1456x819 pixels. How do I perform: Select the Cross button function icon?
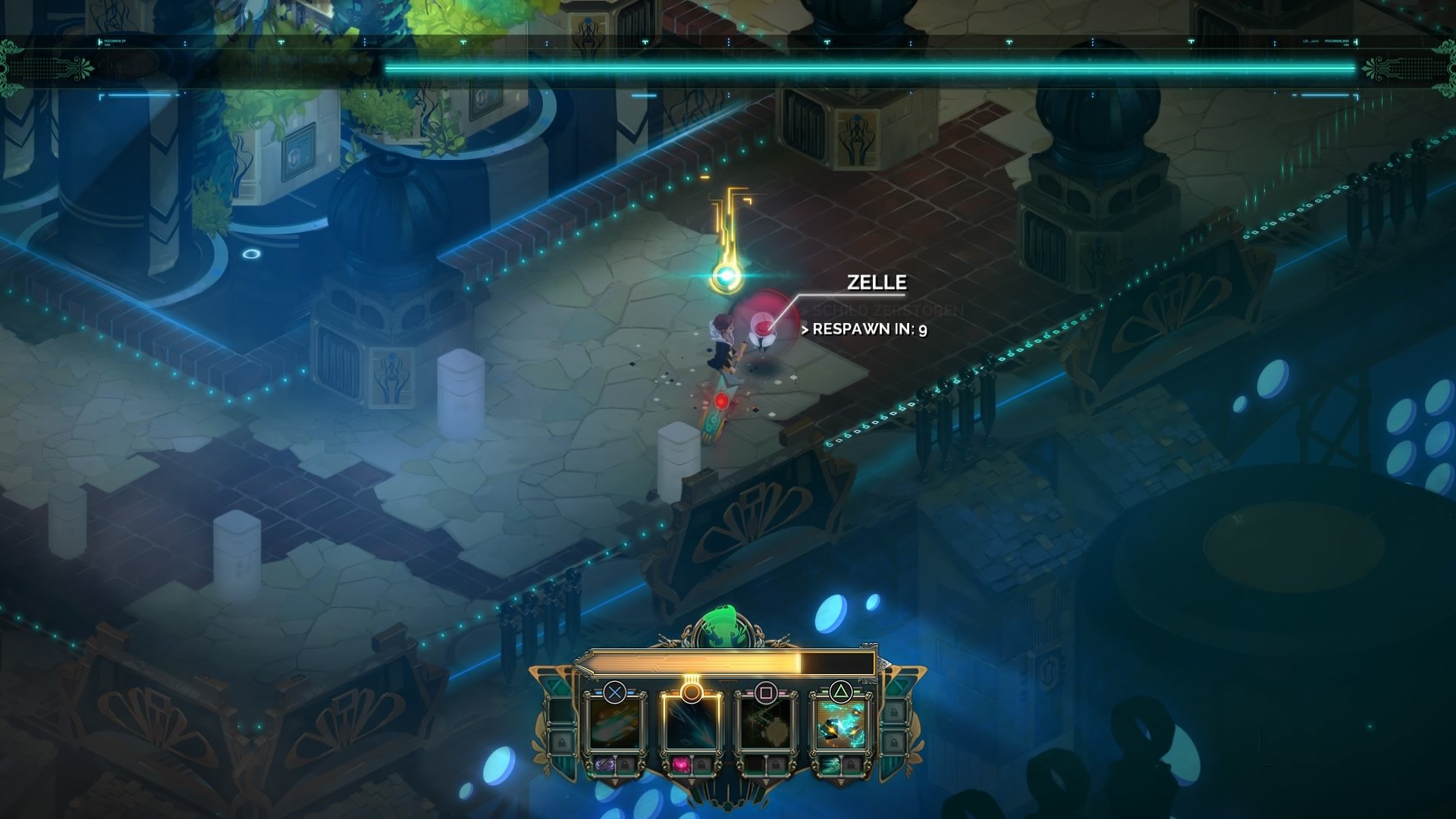point(615,693)
